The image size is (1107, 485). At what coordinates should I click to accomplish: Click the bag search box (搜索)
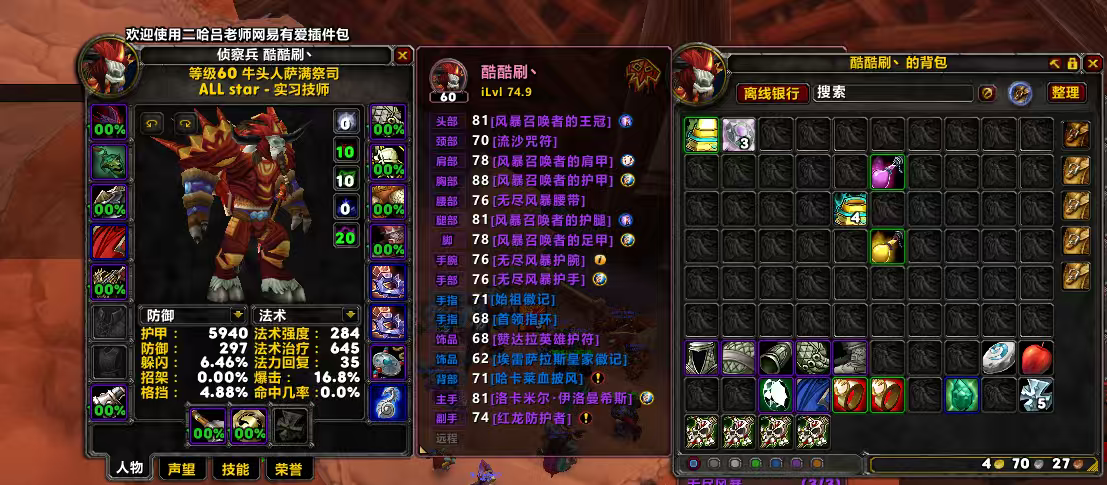click(893, 93)
